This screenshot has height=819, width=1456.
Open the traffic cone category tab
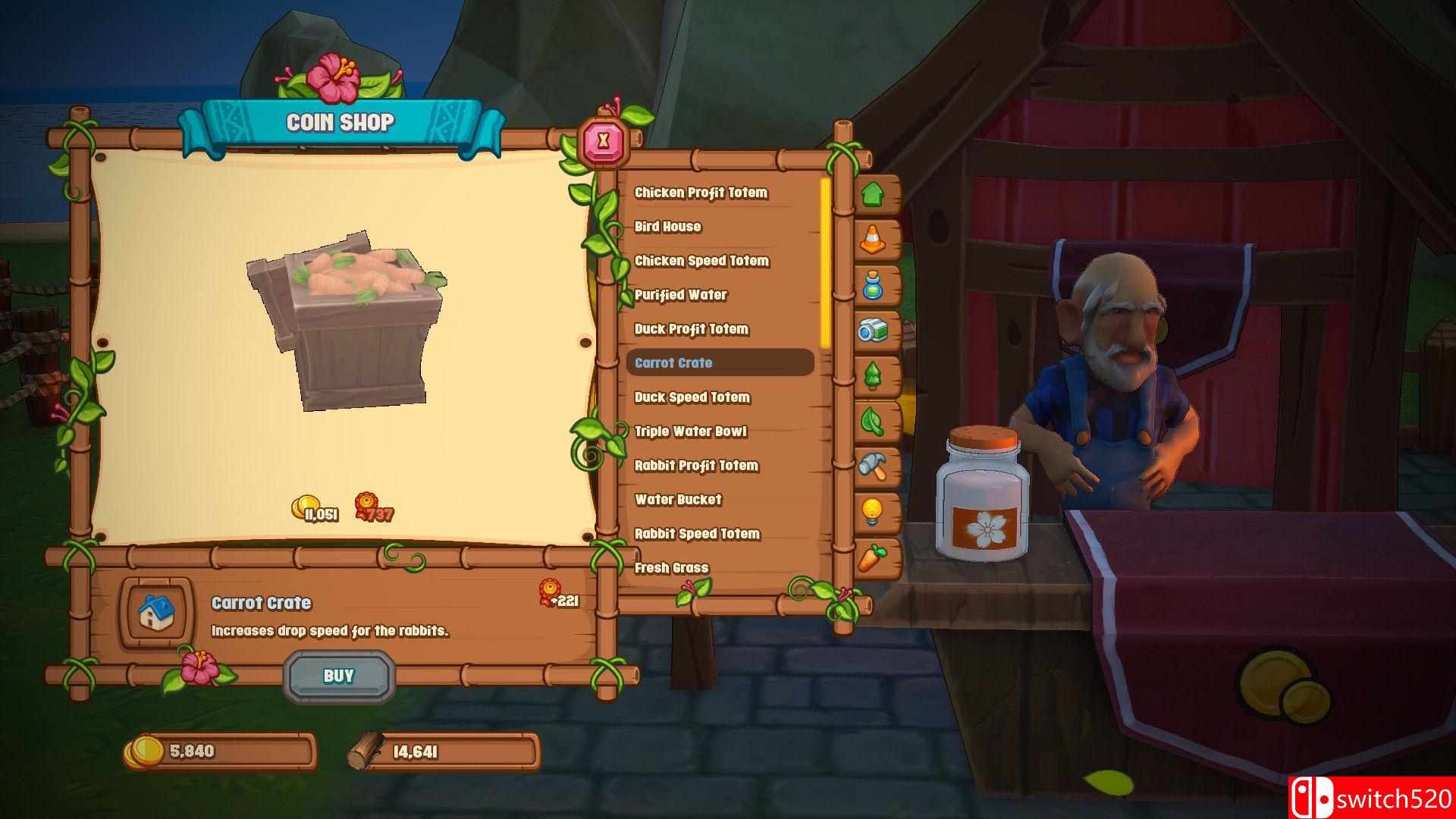pyautogui.click(x=874, y=240)
